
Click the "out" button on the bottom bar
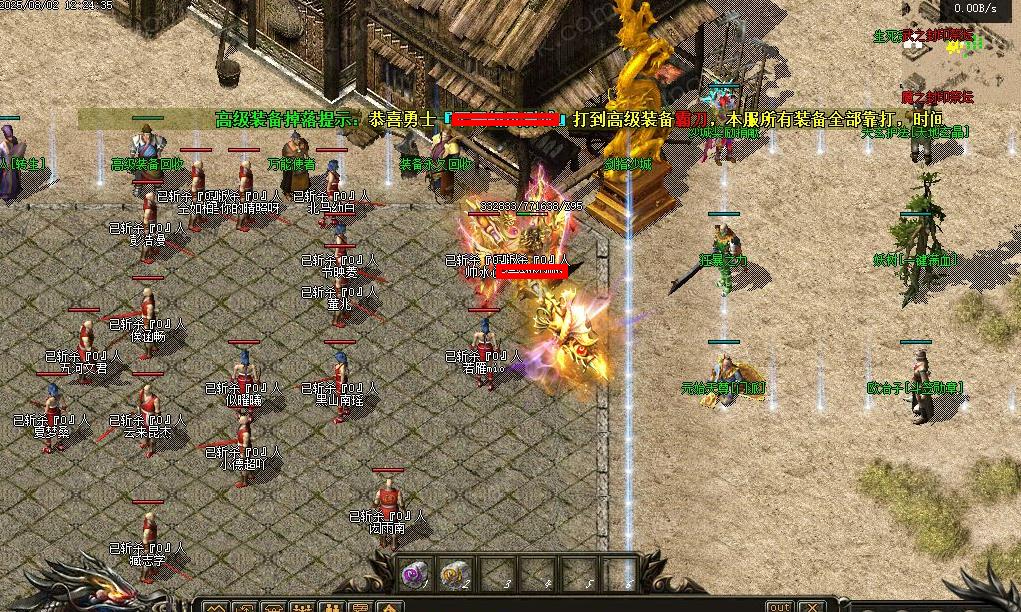click(780, 606)
